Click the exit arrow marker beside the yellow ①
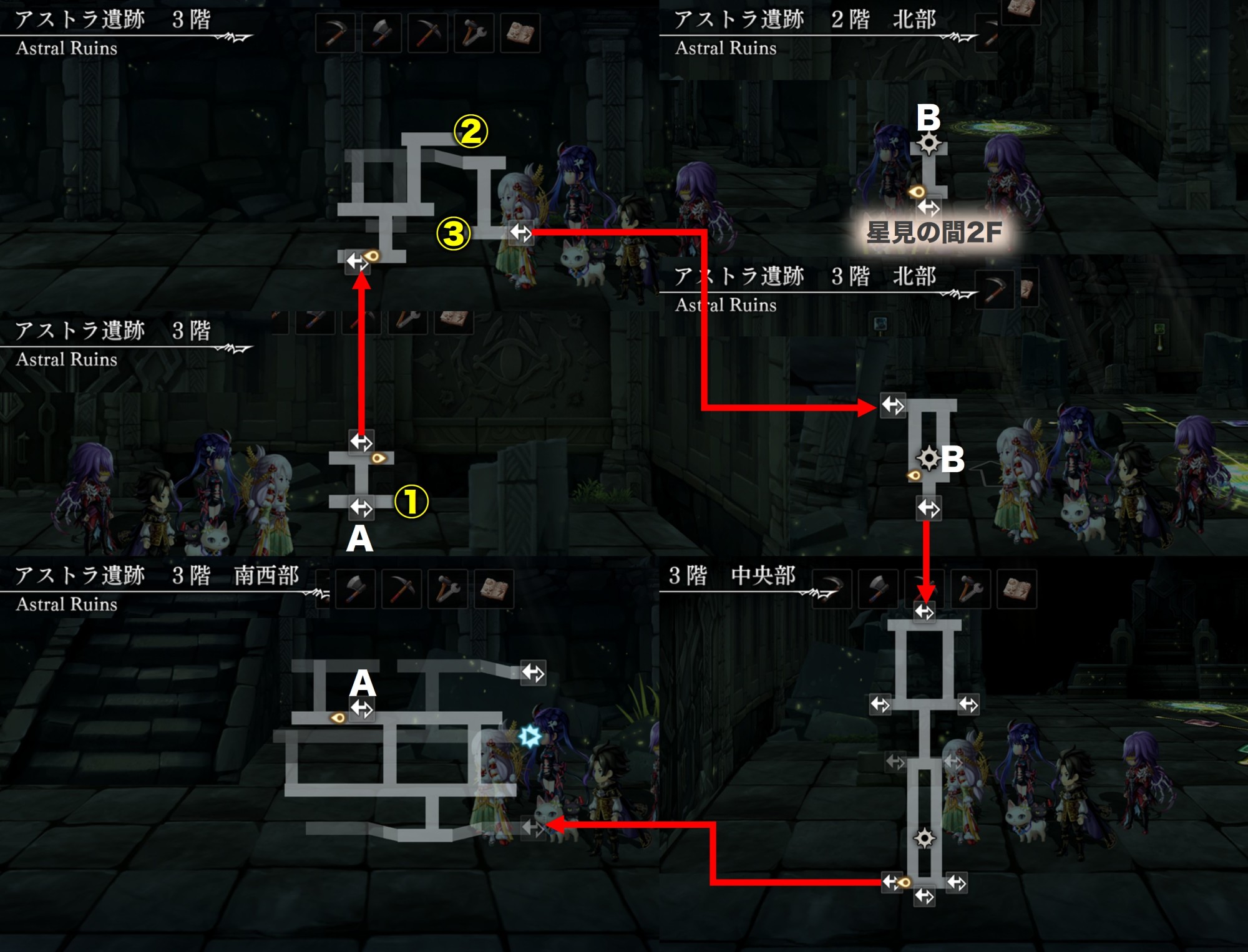Image resolution: width=1248 pixels, height=952 pixels. (x=361, y=507)
